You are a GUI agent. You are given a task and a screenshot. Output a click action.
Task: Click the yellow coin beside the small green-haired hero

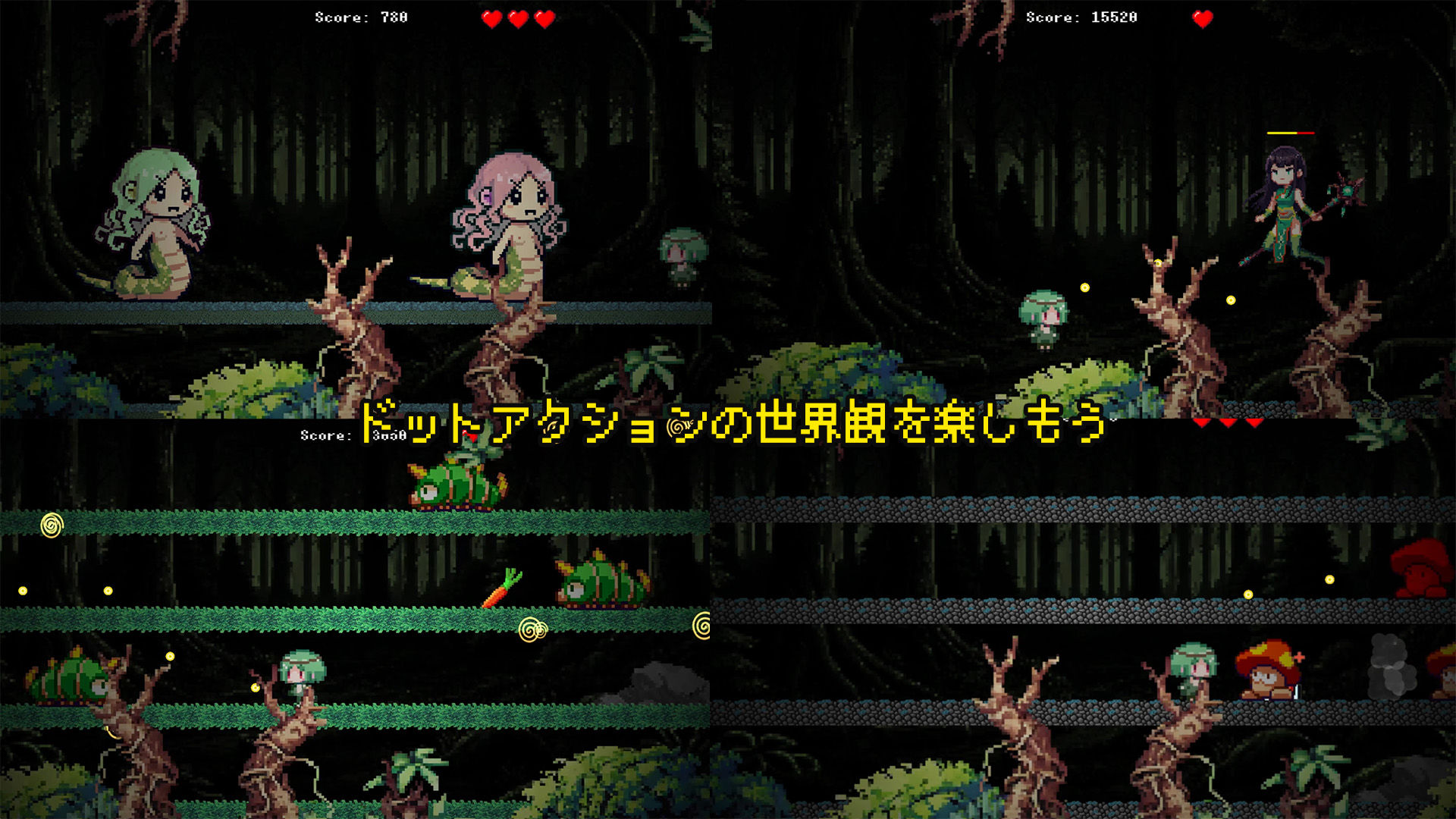(1085, 287)
